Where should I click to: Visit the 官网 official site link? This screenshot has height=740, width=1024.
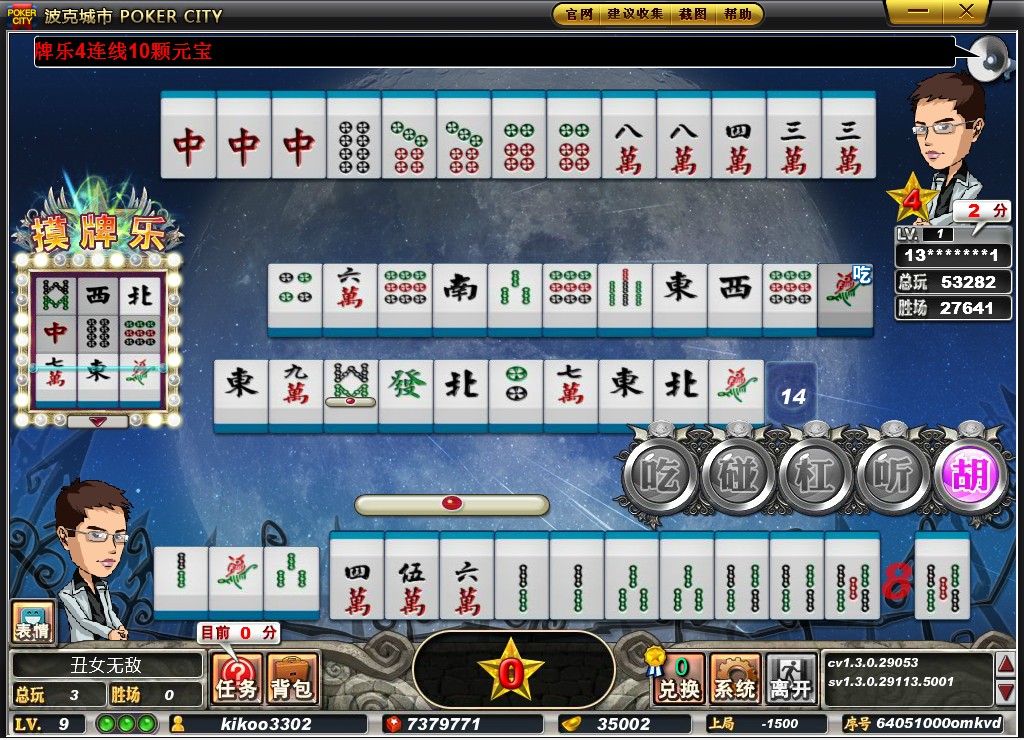click(x=579, y=14)
